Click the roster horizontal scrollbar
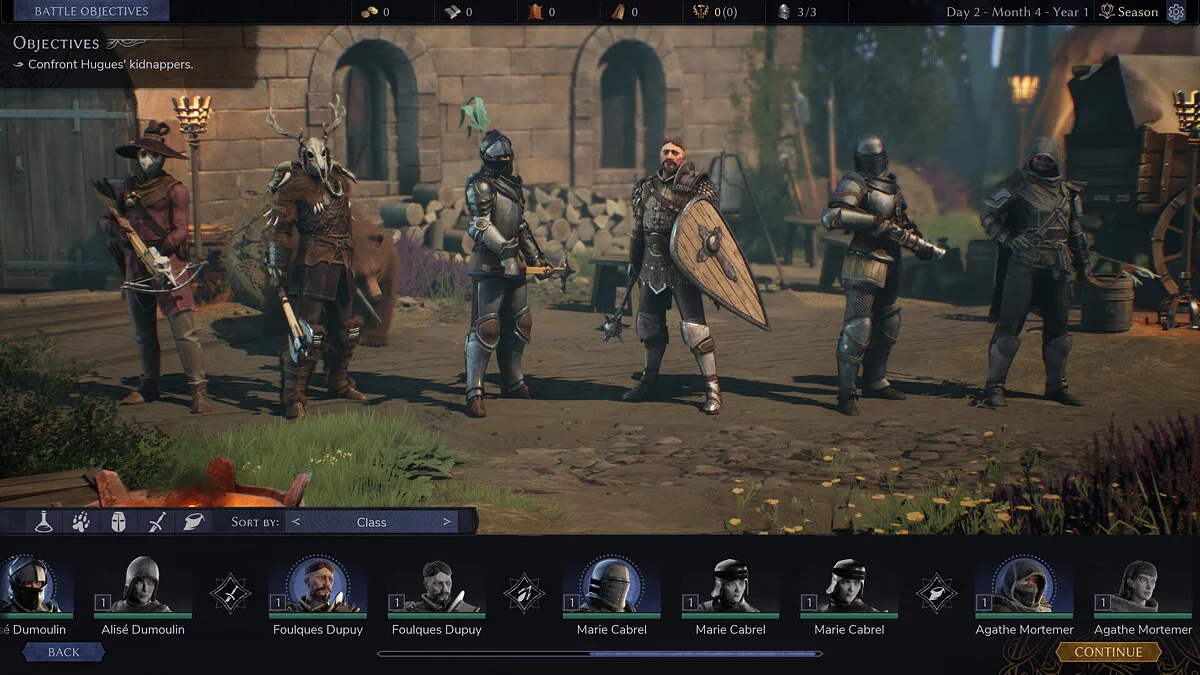Image resolution: width=1200 pixels, height=675 pixels. (600, 654)
